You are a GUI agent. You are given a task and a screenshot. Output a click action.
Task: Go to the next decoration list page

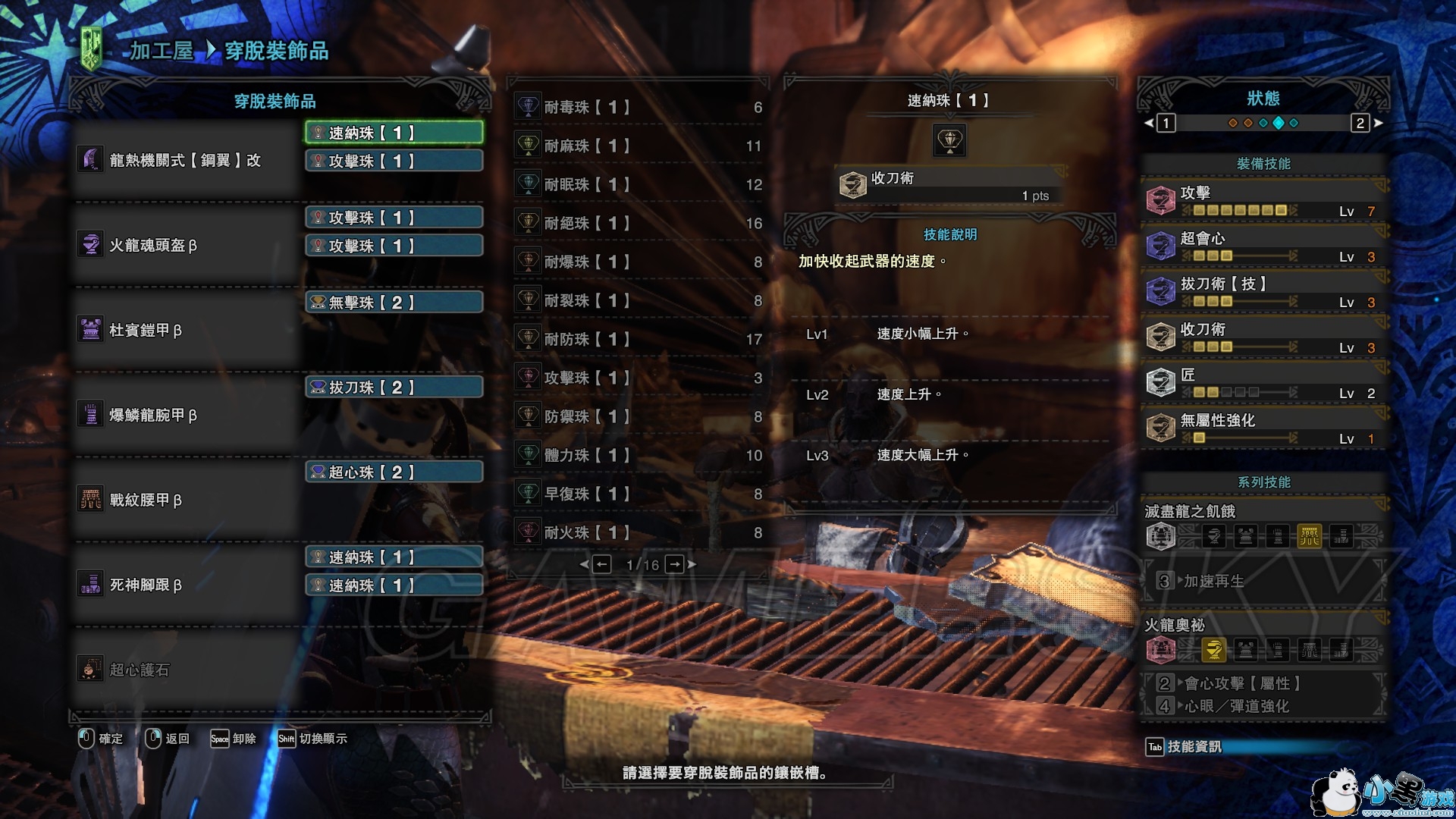tap(676, 564)
